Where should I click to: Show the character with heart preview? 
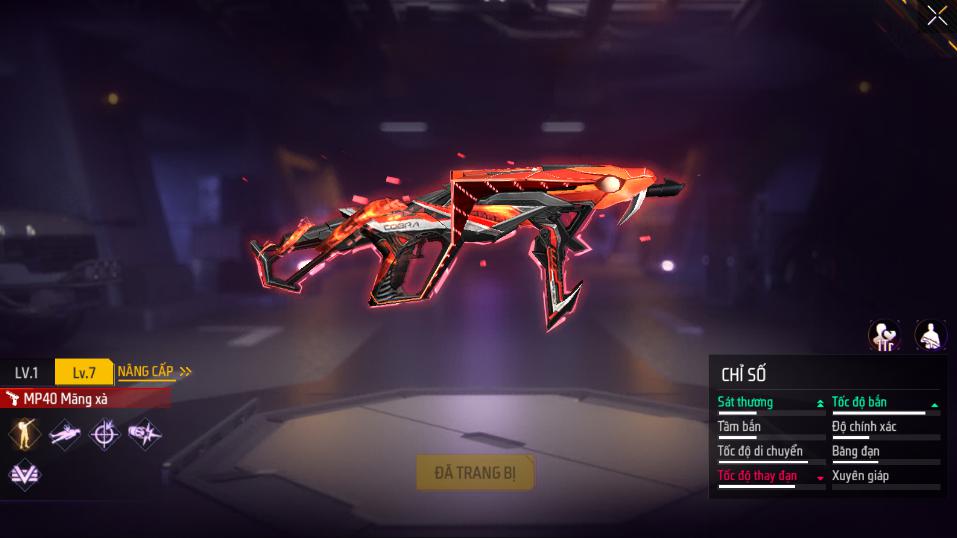[884, 335]
